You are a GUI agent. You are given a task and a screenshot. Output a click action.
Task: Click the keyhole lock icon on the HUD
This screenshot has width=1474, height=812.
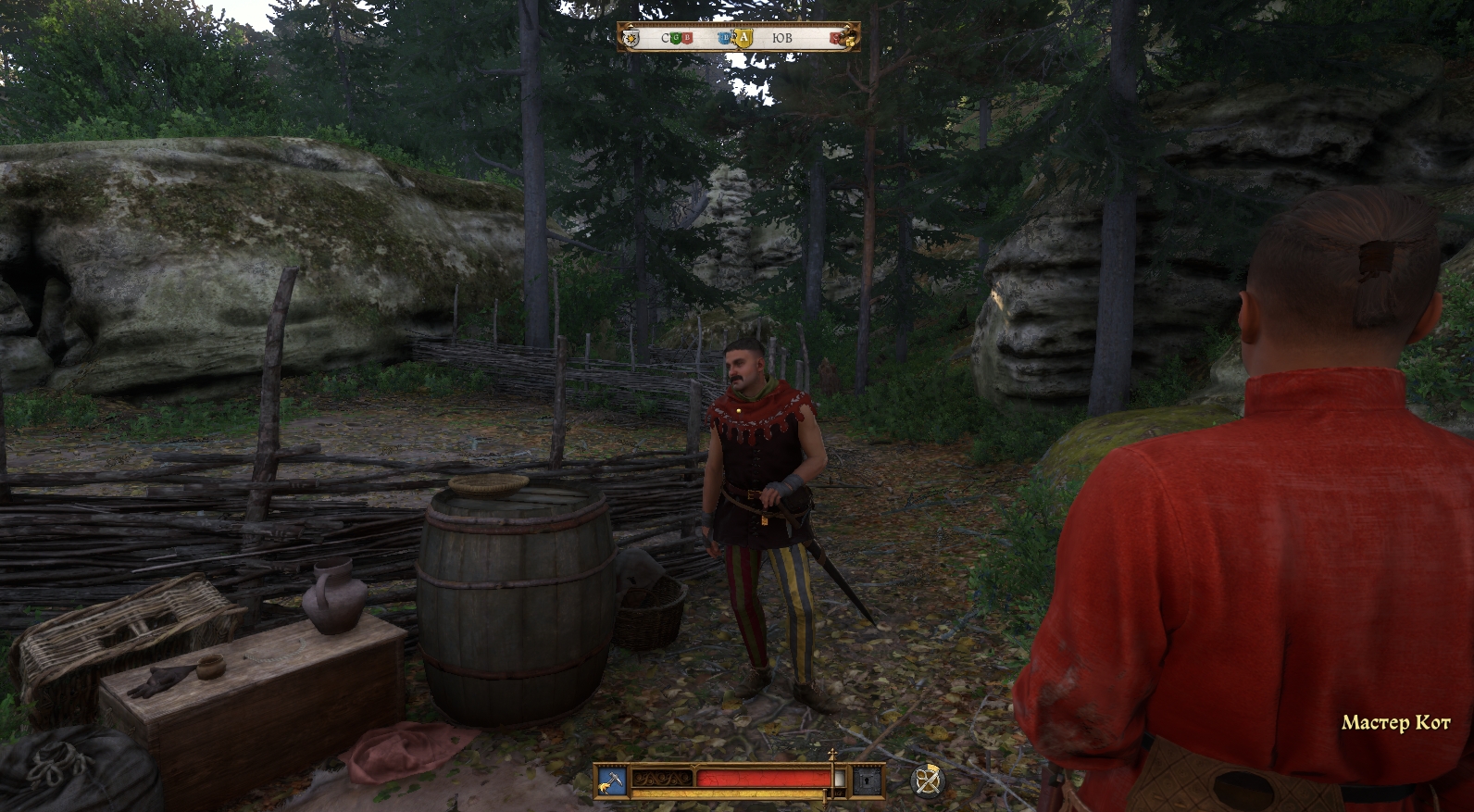pos(868,781)
